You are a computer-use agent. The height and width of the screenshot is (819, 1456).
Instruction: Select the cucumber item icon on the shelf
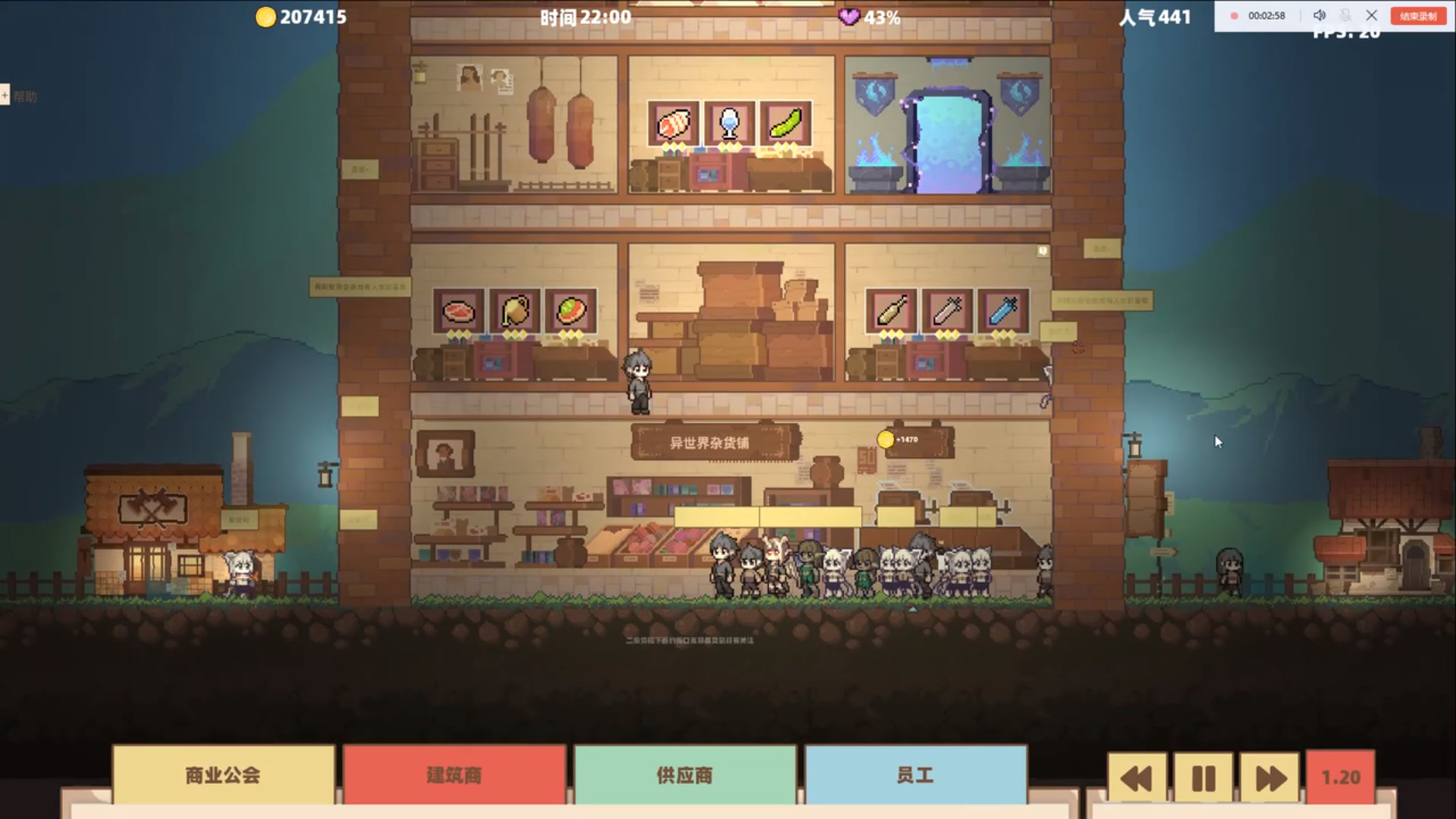click(786, 124)
